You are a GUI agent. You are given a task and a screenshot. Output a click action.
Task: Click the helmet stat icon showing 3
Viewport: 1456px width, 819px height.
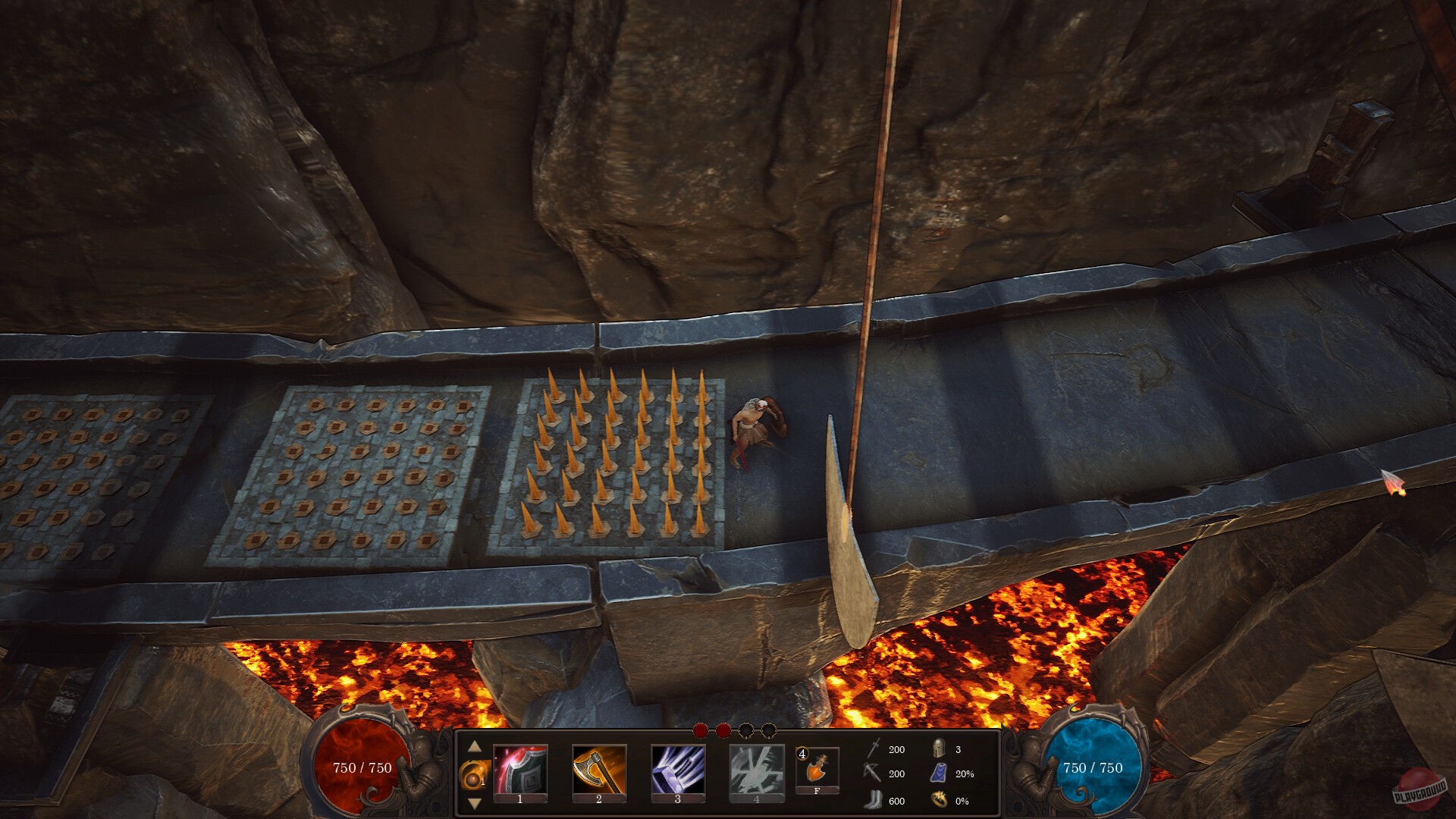(939, 749)
